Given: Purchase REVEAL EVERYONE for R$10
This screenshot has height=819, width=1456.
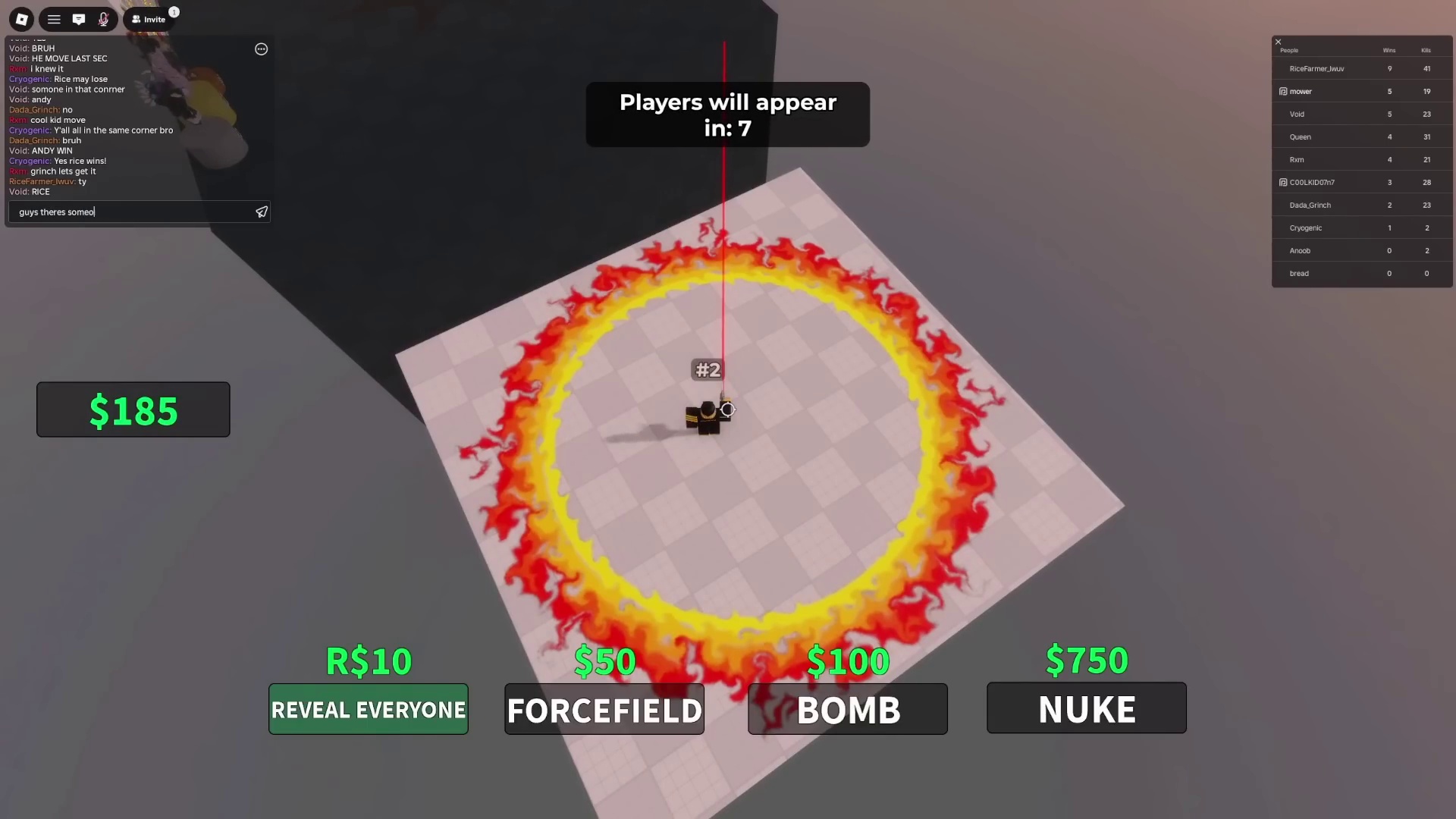Looking at the screenshot, I should 368,709.
